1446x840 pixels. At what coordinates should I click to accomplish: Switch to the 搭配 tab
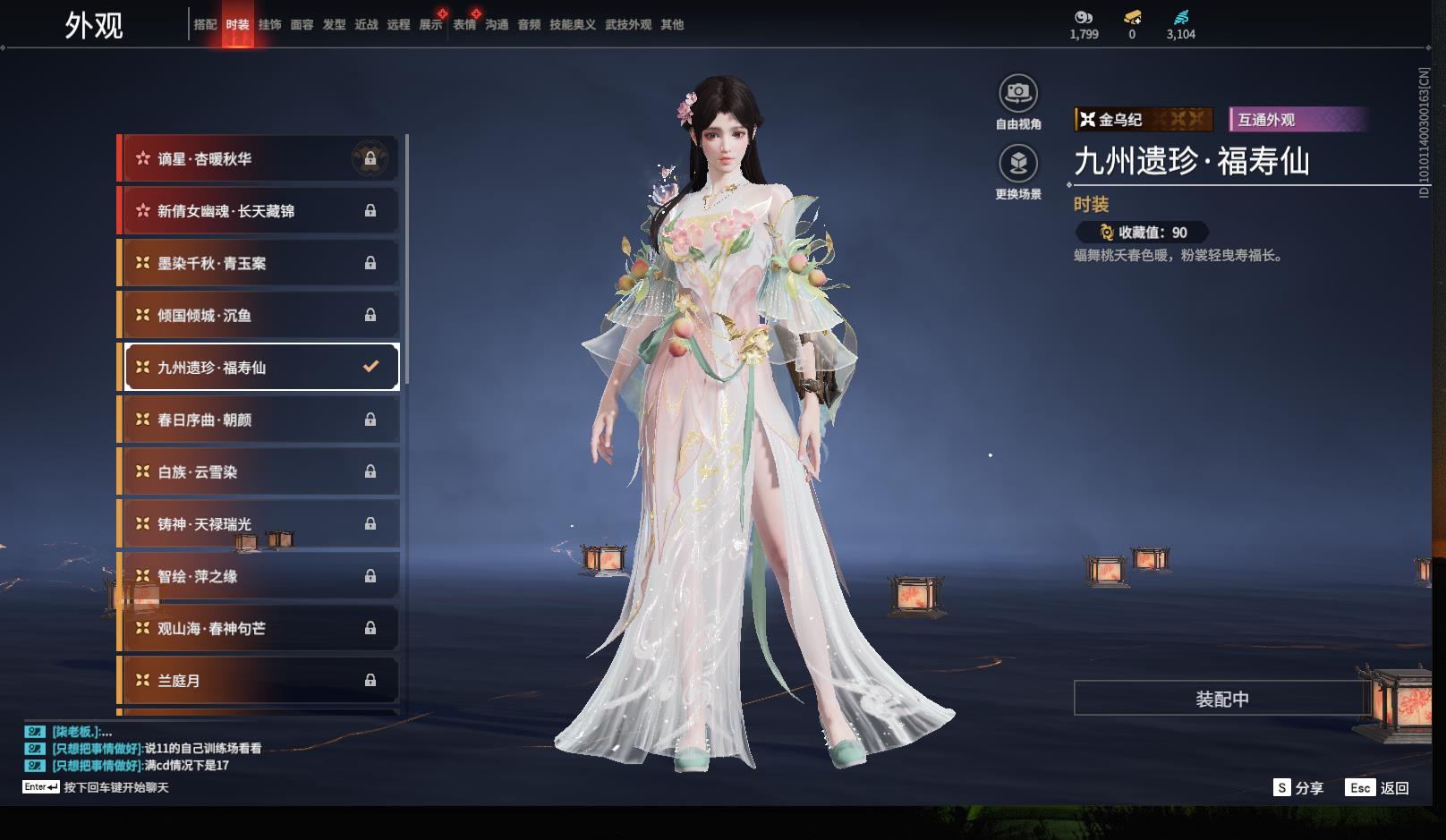pos(205,25)
